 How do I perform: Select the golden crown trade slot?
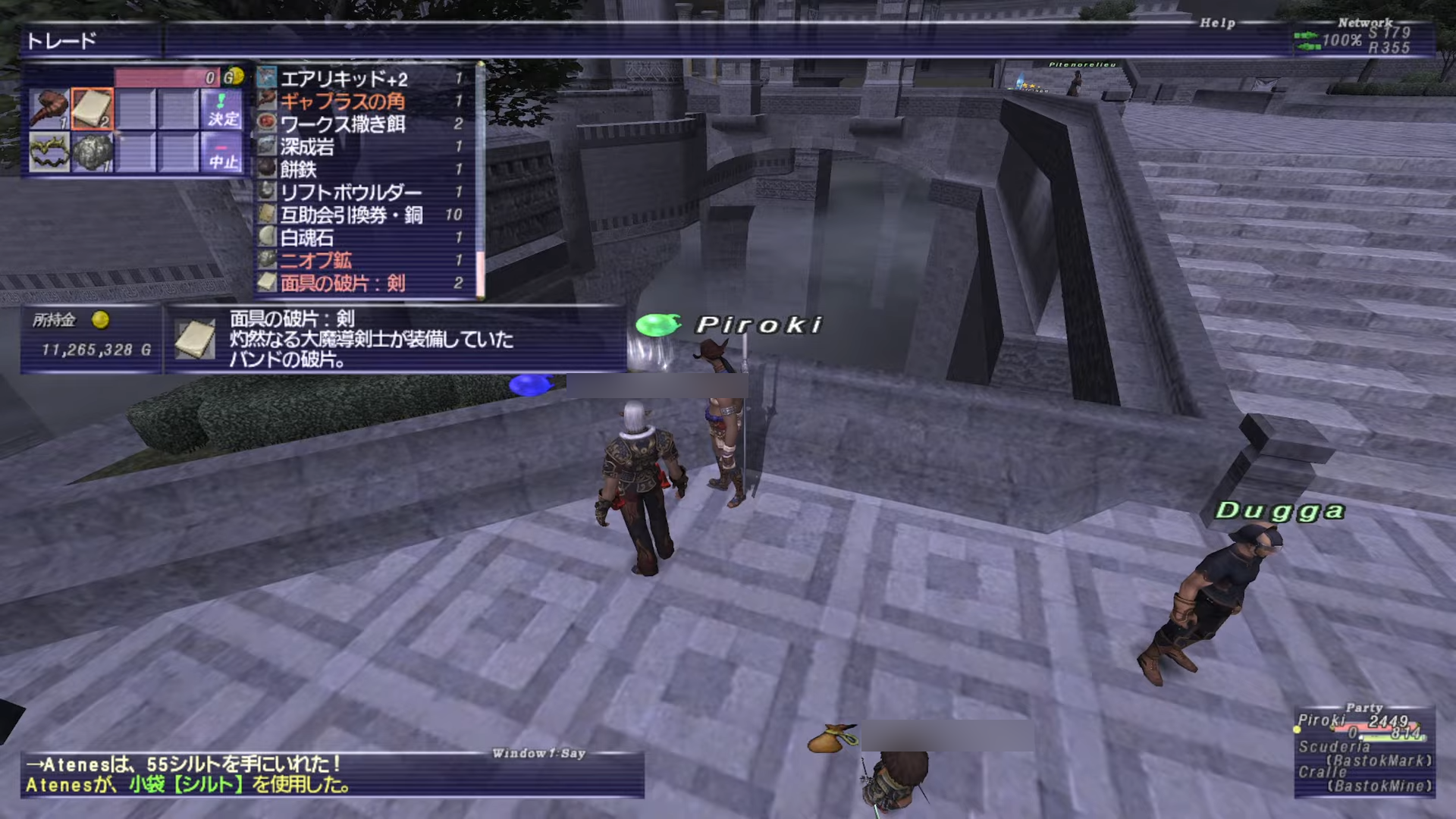[49, 152]
